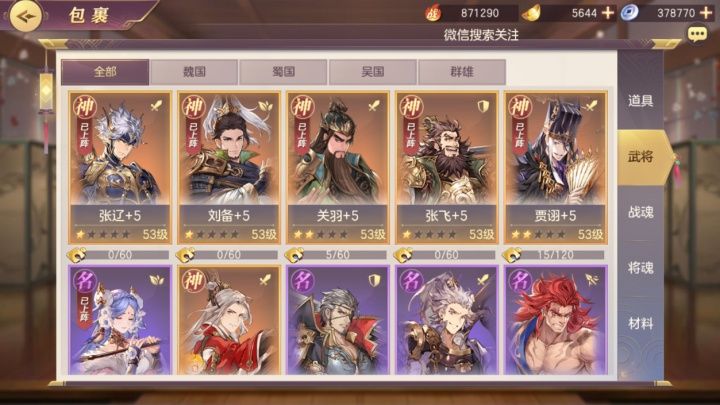Open the chat speech bubble
The width and height of the screenshot is (720, 405).
[x=697, y=35]
